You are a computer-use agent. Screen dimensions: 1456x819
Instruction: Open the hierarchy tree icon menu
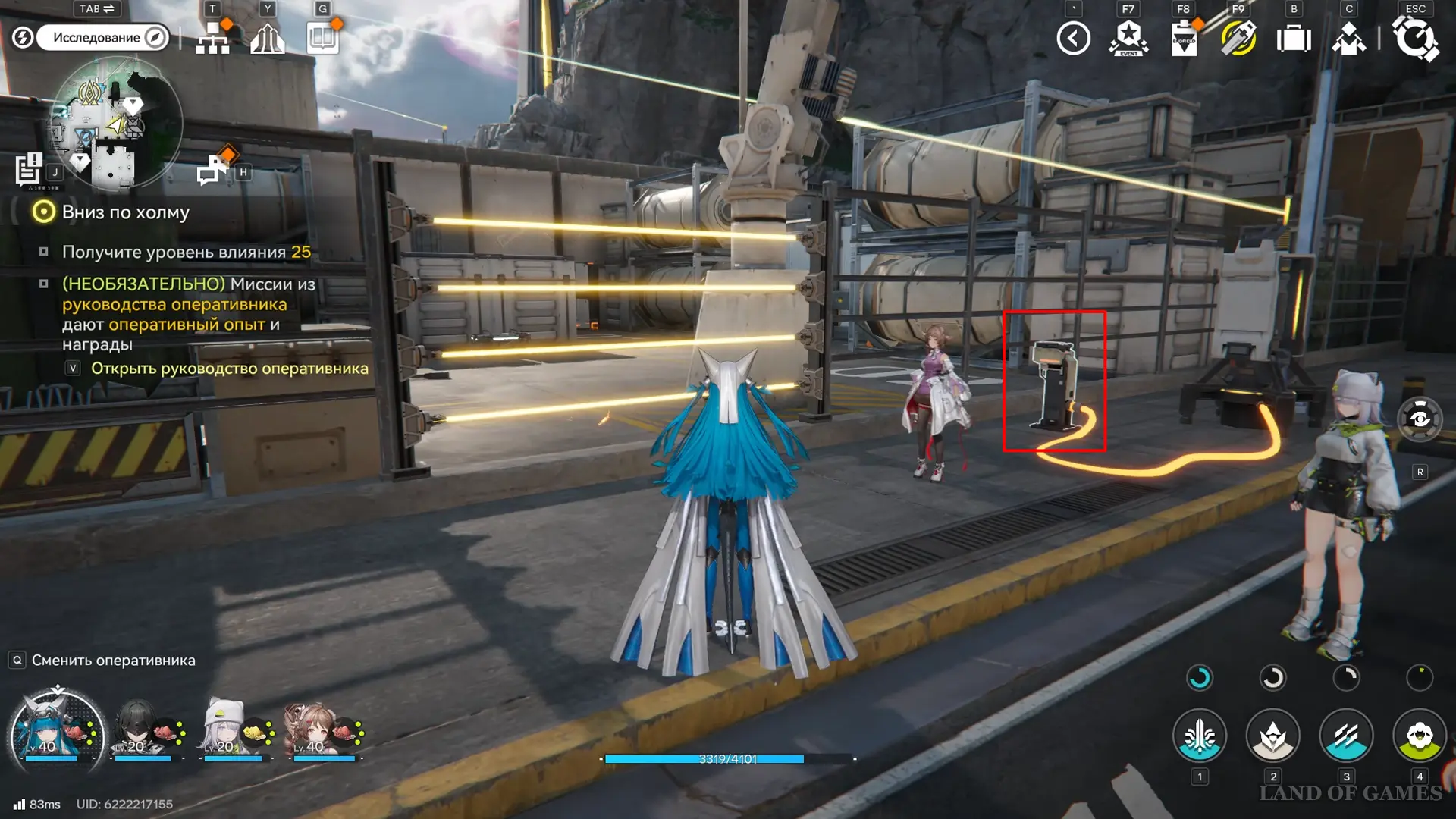(x=213, y=38)
